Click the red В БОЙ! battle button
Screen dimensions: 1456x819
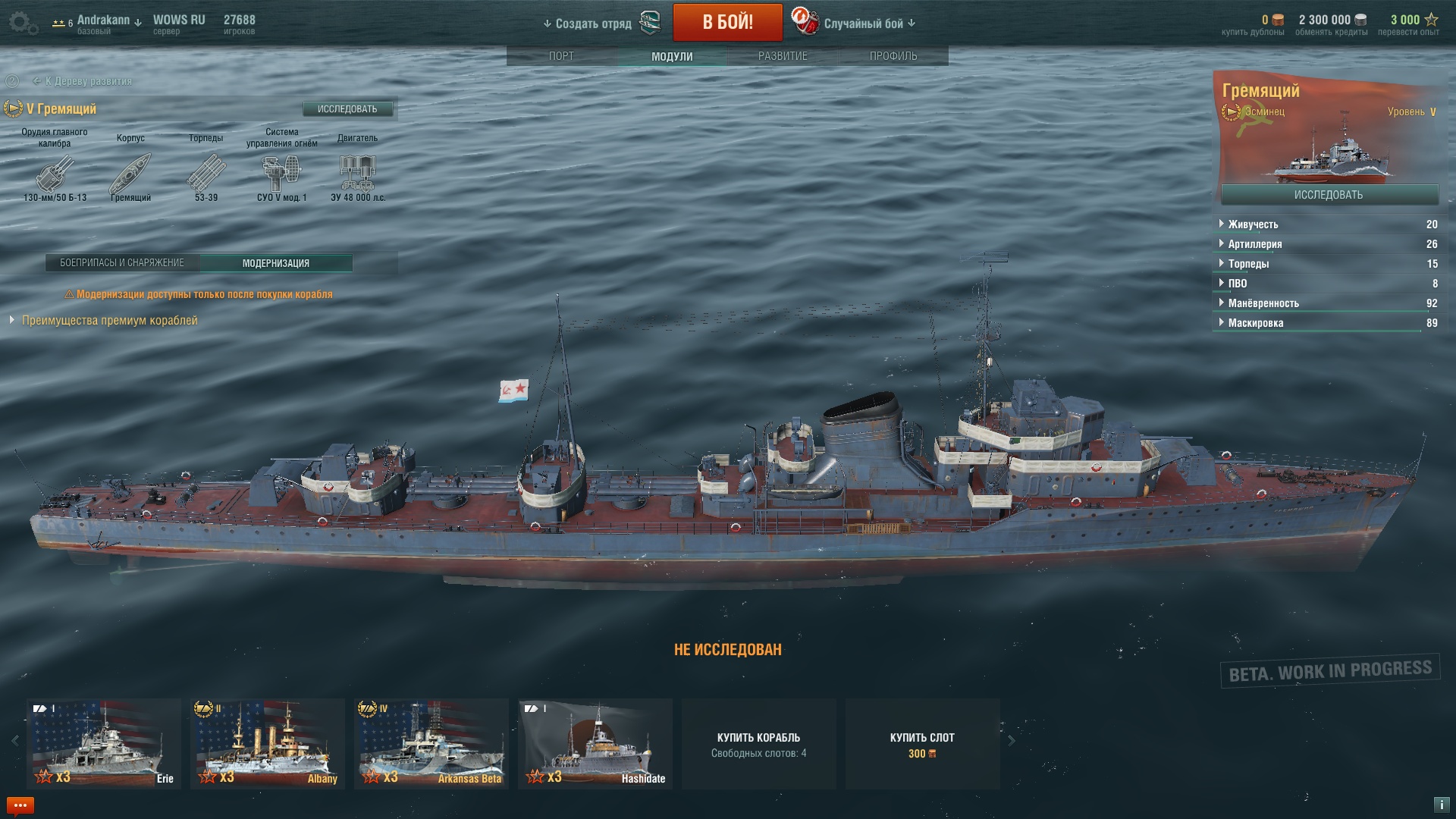click(727, 23)
